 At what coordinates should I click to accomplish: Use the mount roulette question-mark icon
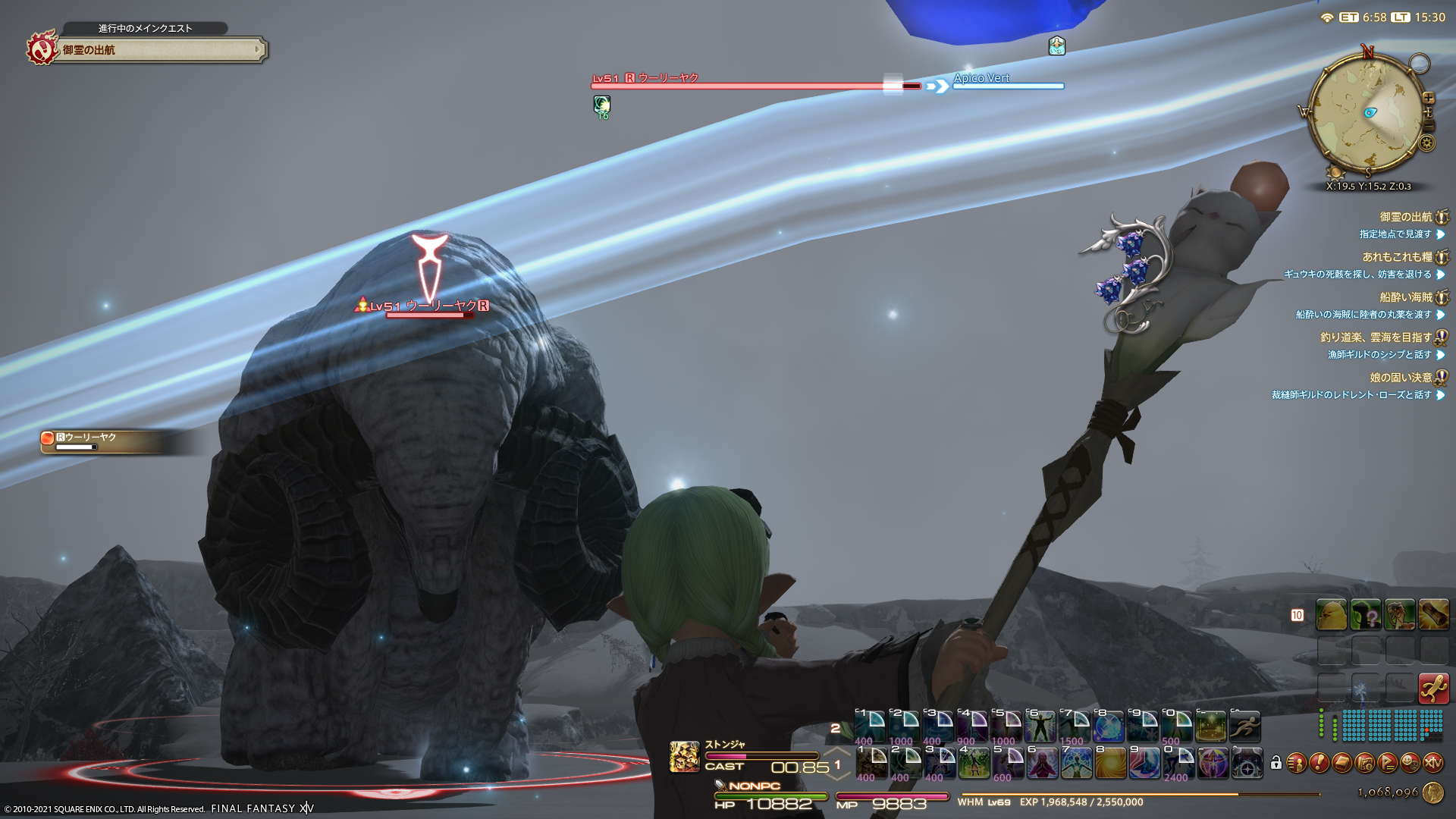[x=1366, y=615]
